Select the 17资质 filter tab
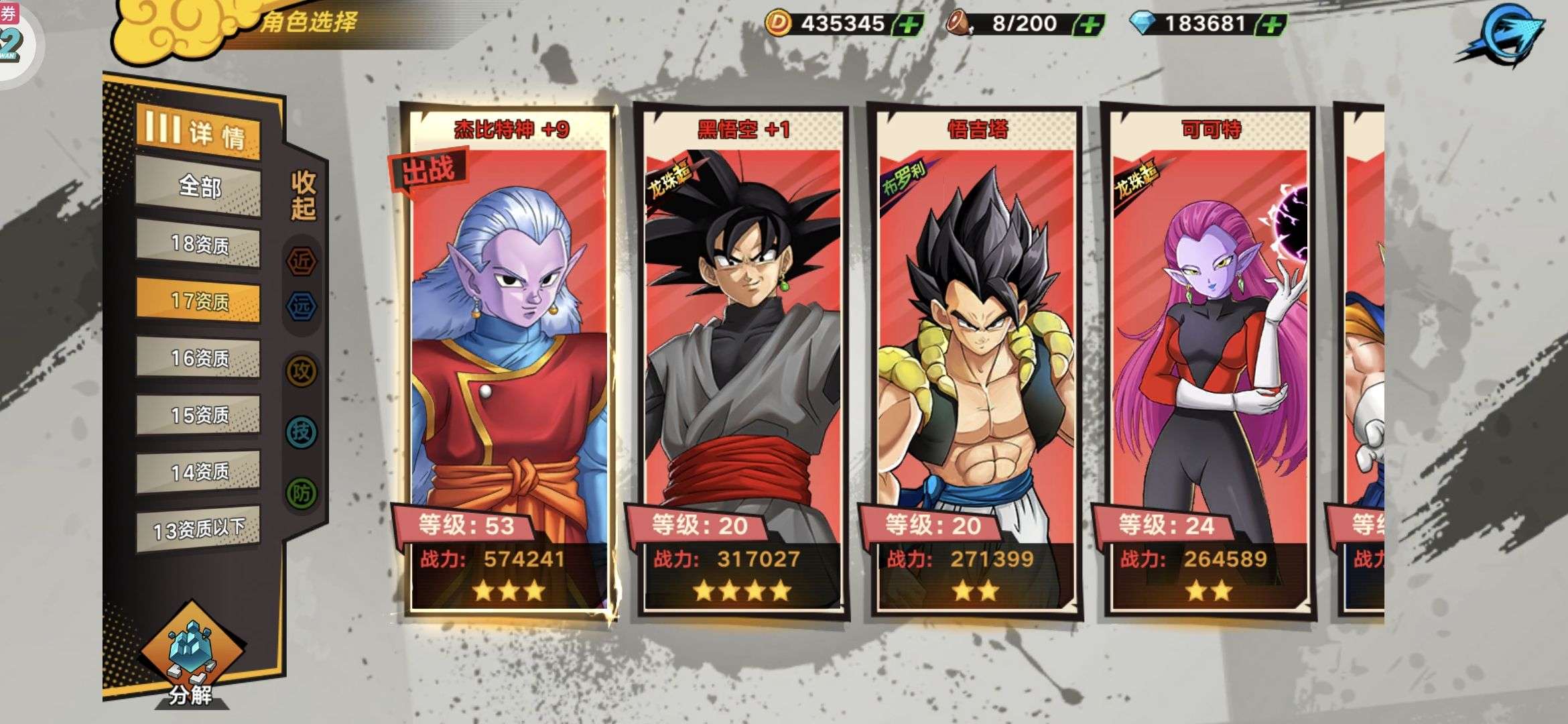Screen dimensions: 1568x724 pos(198,301)
